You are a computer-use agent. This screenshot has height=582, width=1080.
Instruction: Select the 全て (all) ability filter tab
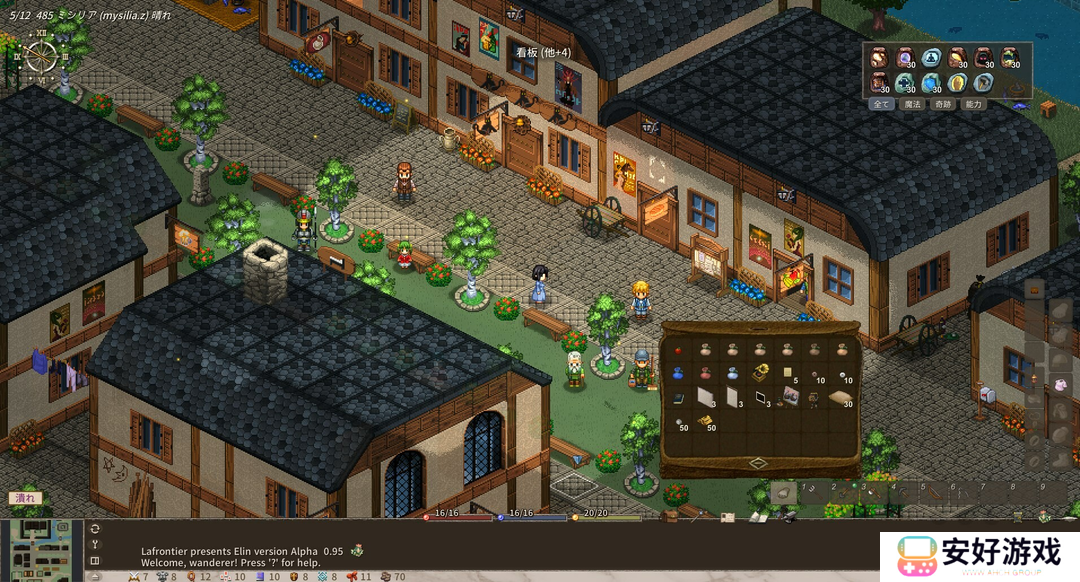(x=881, y=104)
